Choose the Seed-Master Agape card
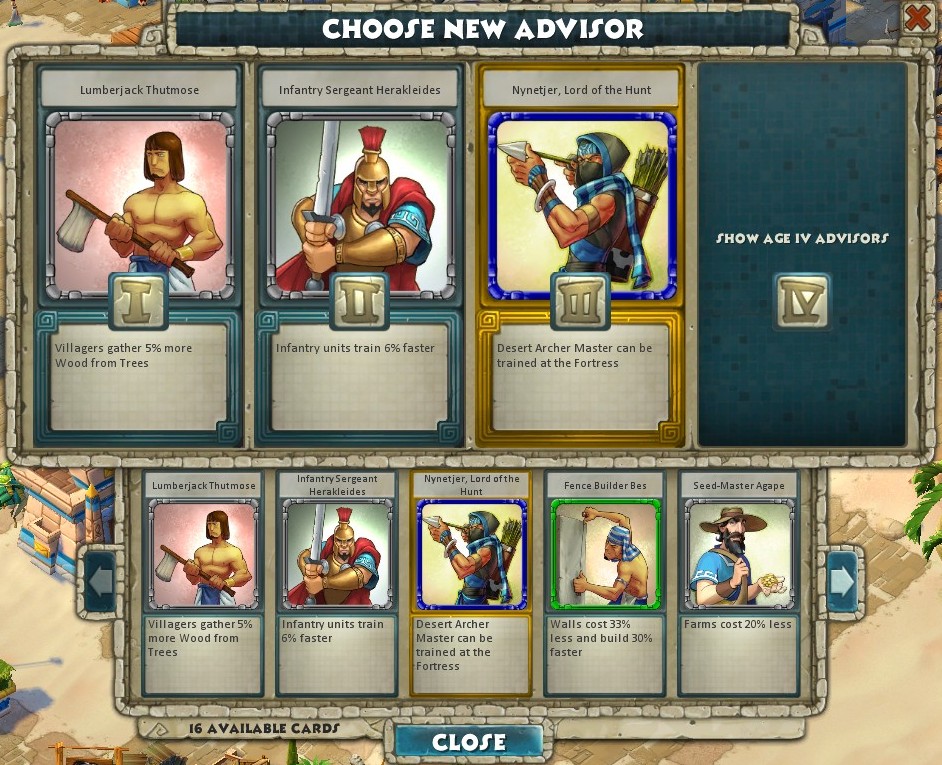 [738, 555]
